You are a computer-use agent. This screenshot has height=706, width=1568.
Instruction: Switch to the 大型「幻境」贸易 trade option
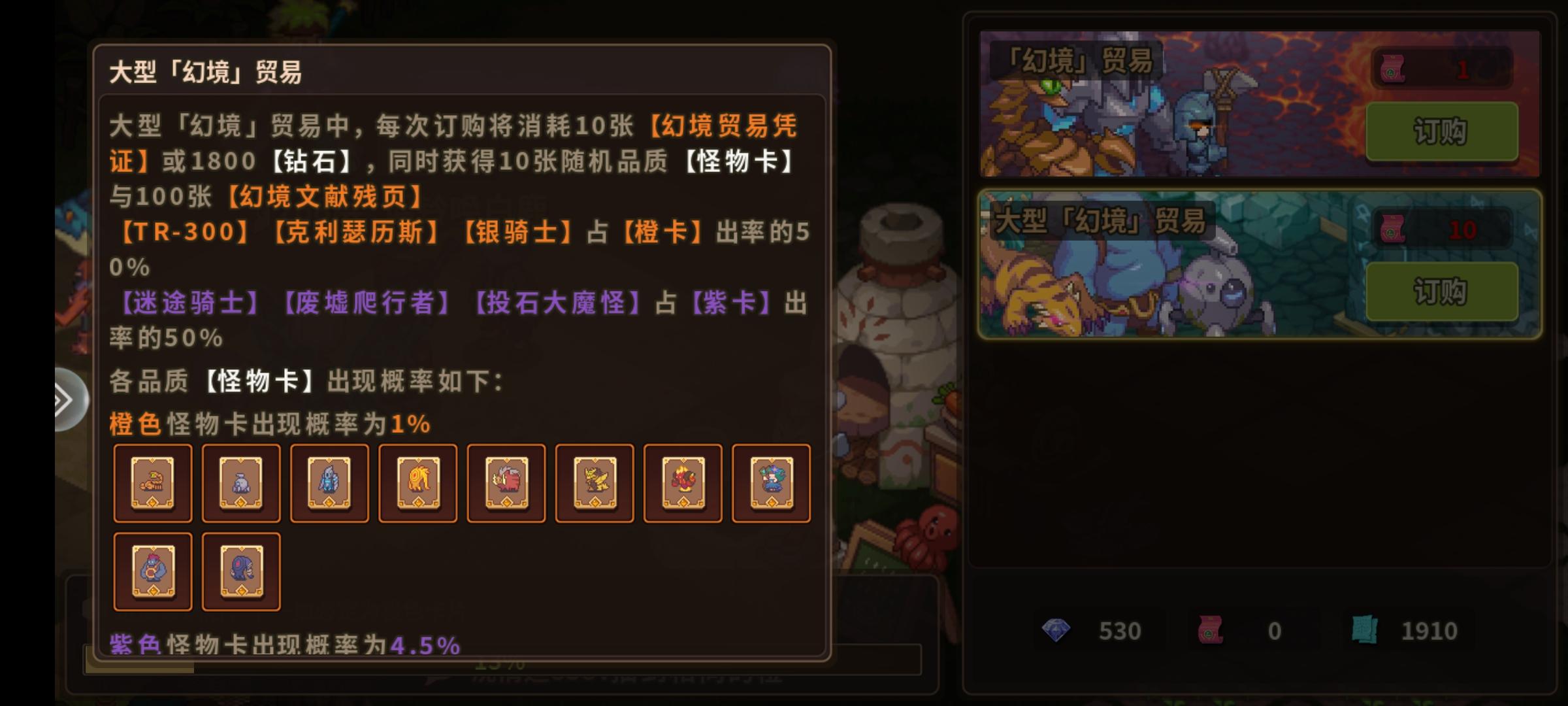pos(1143,261)
